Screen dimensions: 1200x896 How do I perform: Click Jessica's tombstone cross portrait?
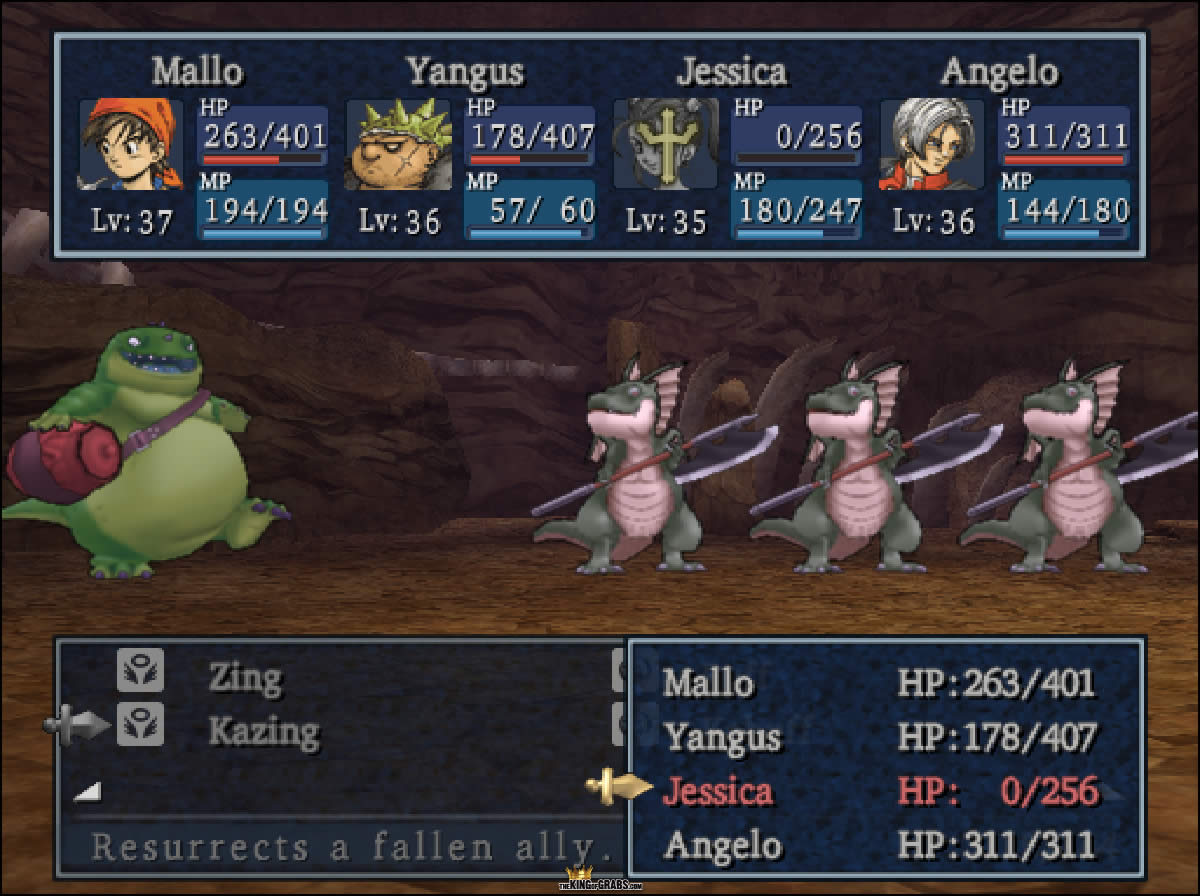pos(665,145)
